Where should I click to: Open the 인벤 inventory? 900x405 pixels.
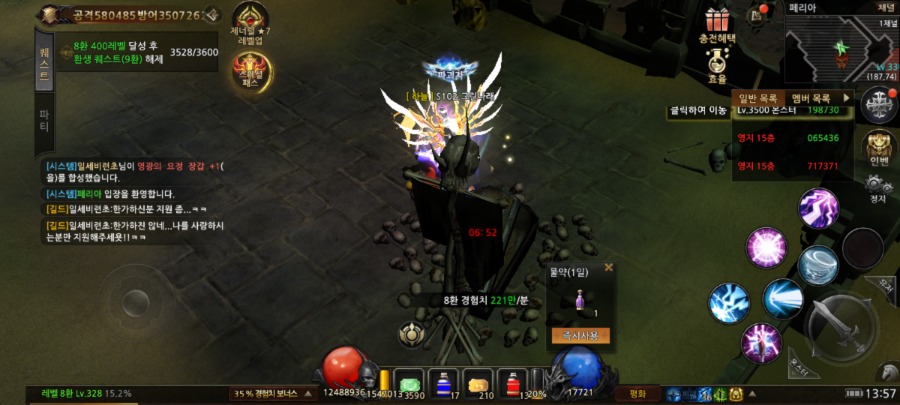coord(879,150)
